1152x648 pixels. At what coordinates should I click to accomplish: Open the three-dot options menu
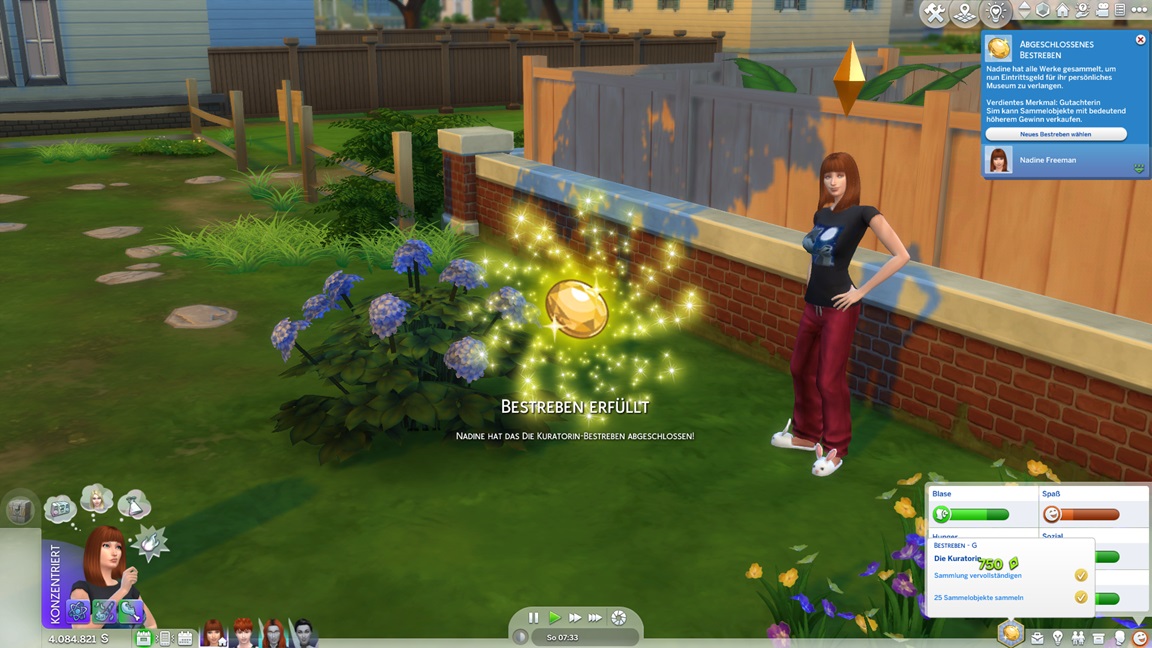click(x=1138, y=10)
